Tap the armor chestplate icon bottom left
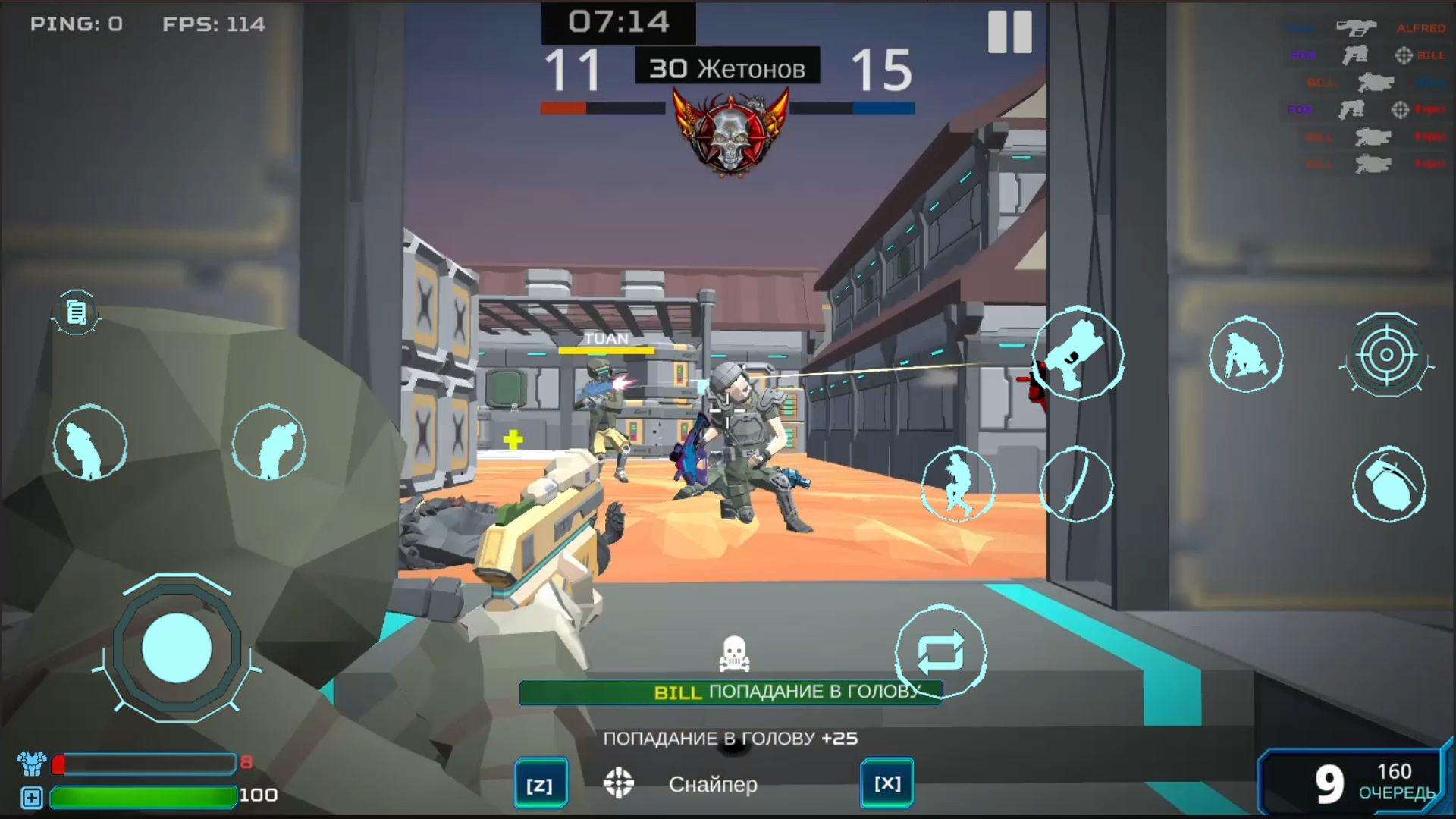The width and height of the screenshot is (1456, 819). click(33, 764)
